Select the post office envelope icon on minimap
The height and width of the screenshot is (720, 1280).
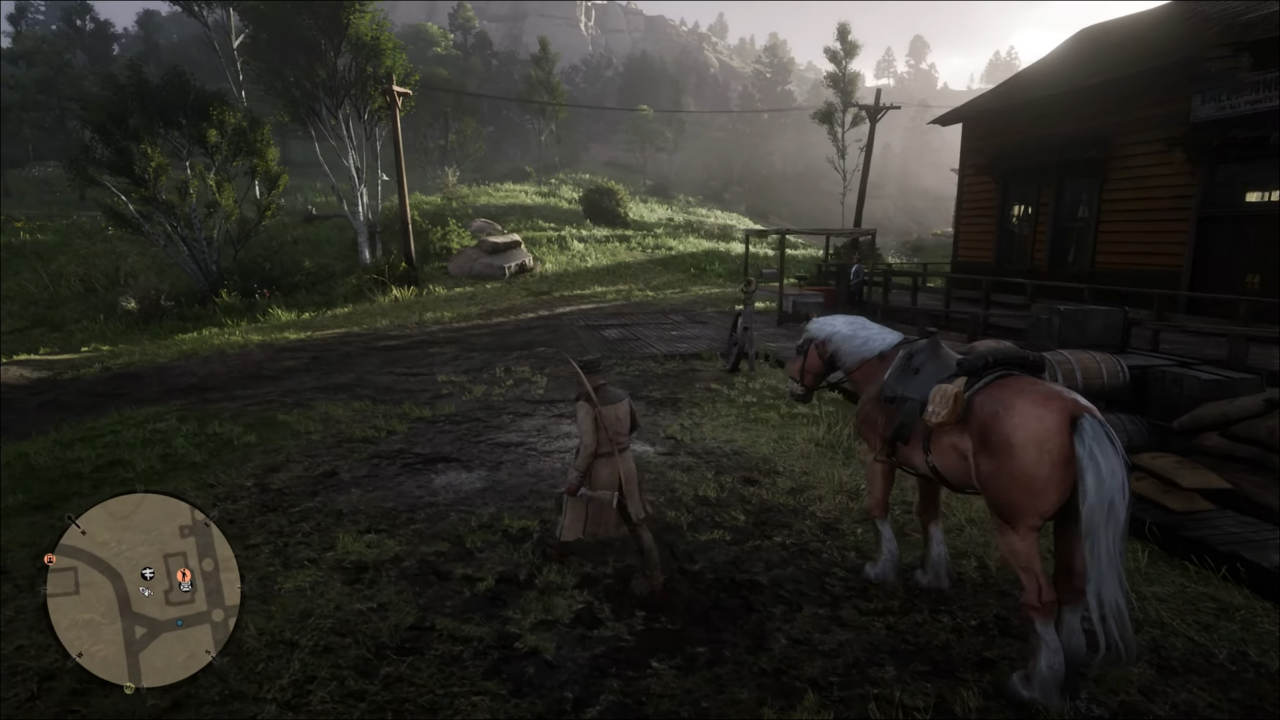(x=184, y=586)
